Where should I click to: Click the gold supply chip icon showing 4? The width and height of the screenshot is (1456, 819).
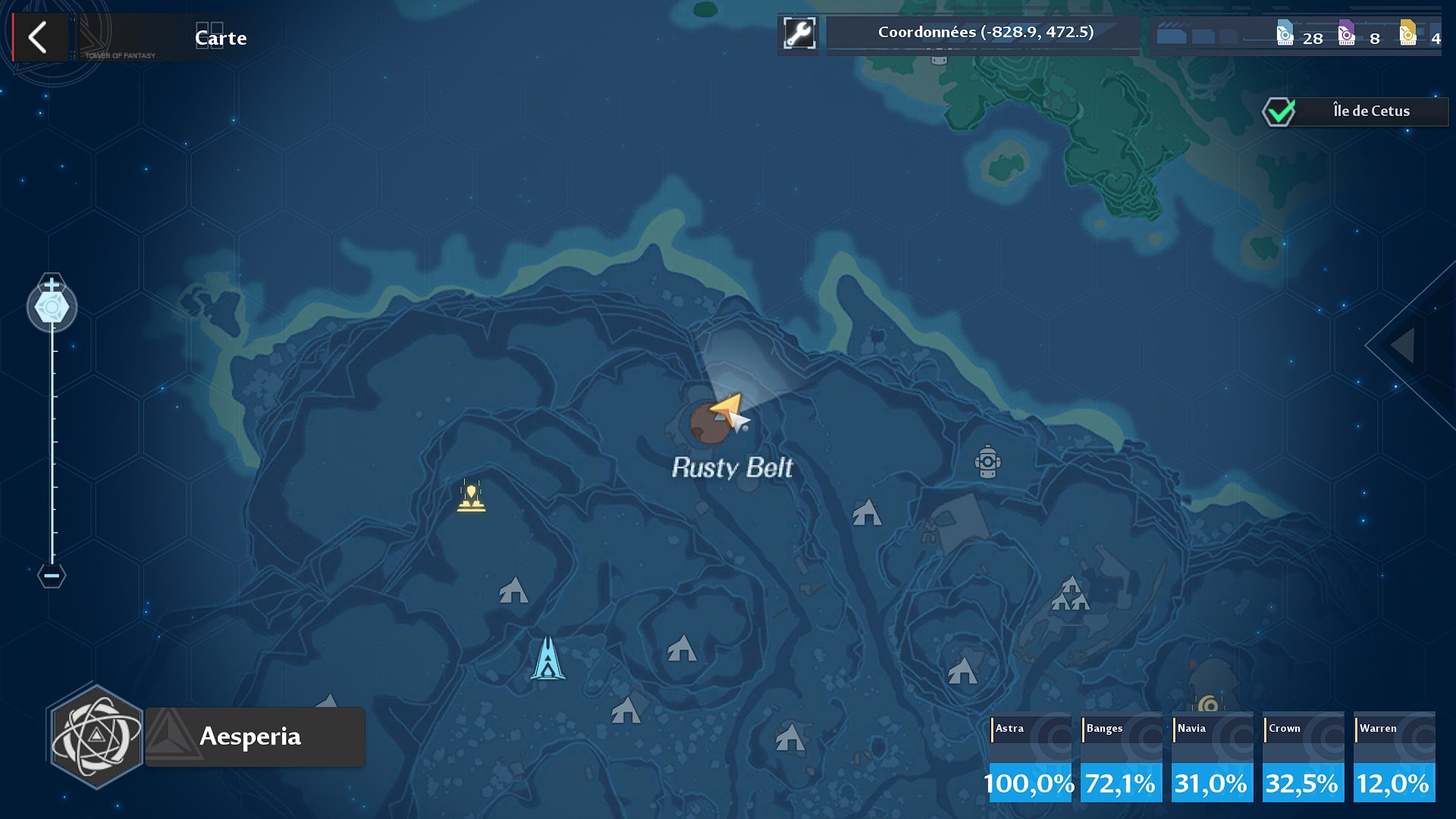(1408, 35)
